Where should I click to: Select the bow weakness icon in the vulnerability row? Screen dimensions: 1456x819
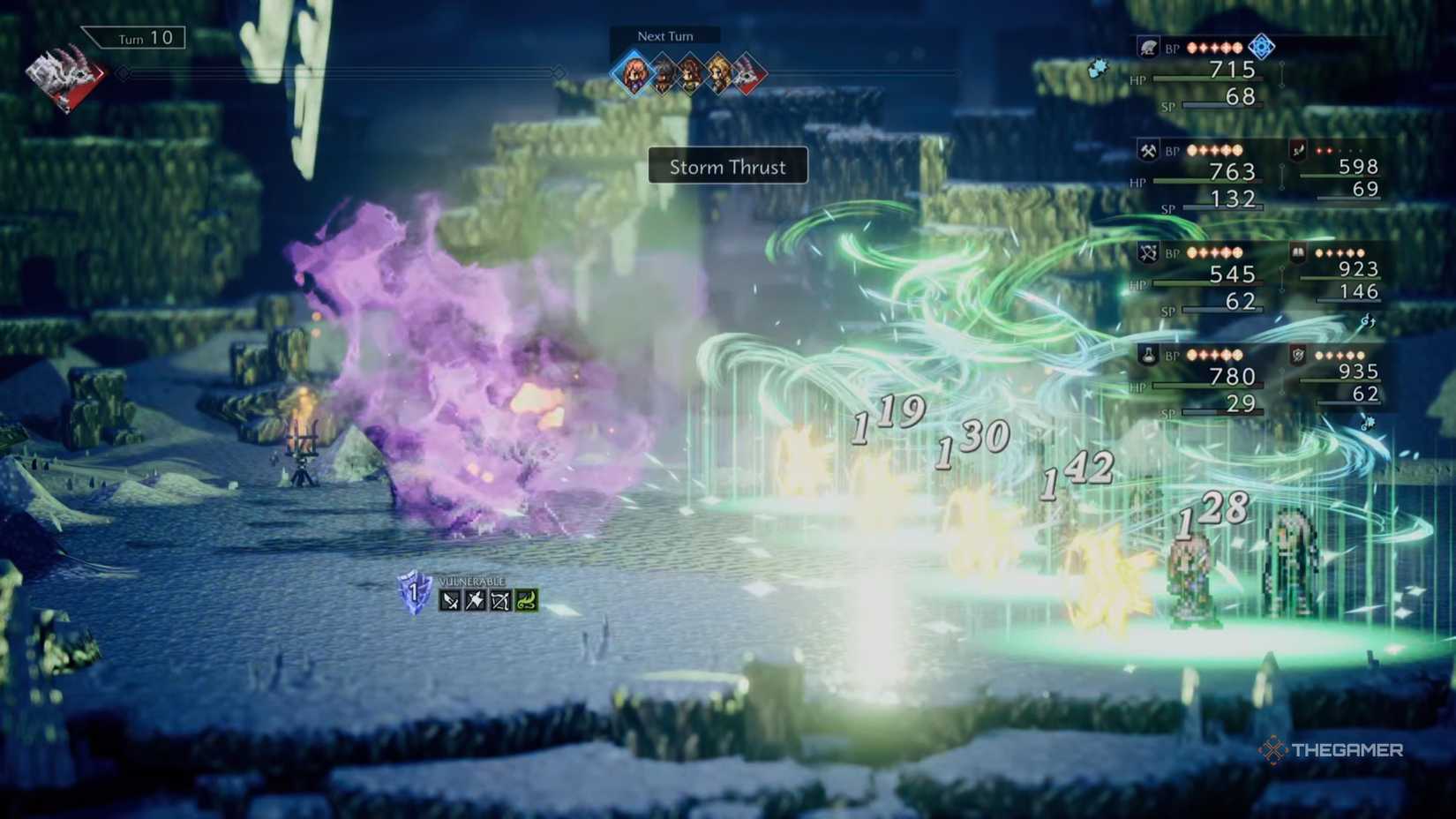500,599
